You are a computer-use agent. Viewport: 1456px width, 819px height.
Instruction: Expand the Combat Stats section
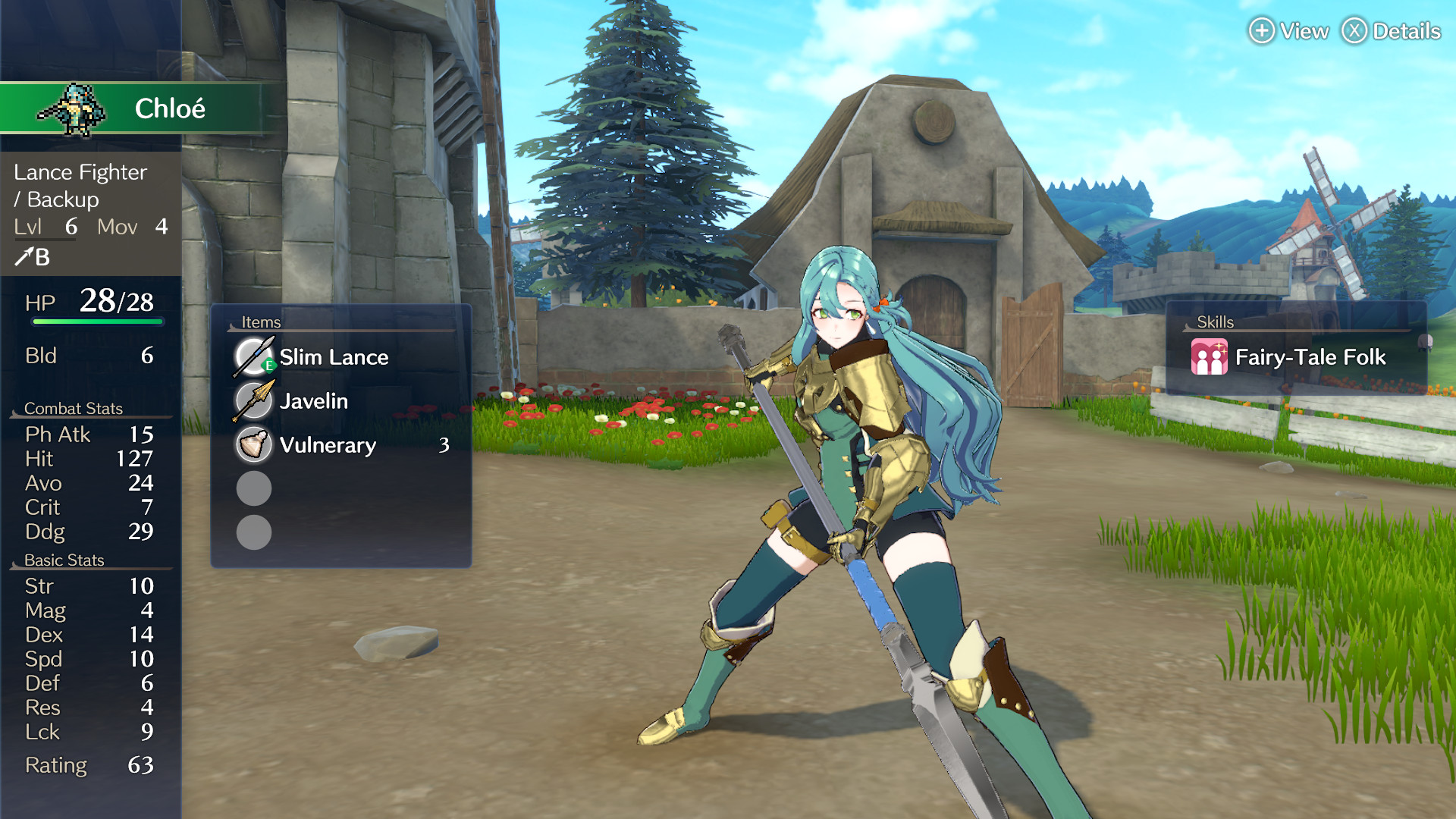[74, 408]
